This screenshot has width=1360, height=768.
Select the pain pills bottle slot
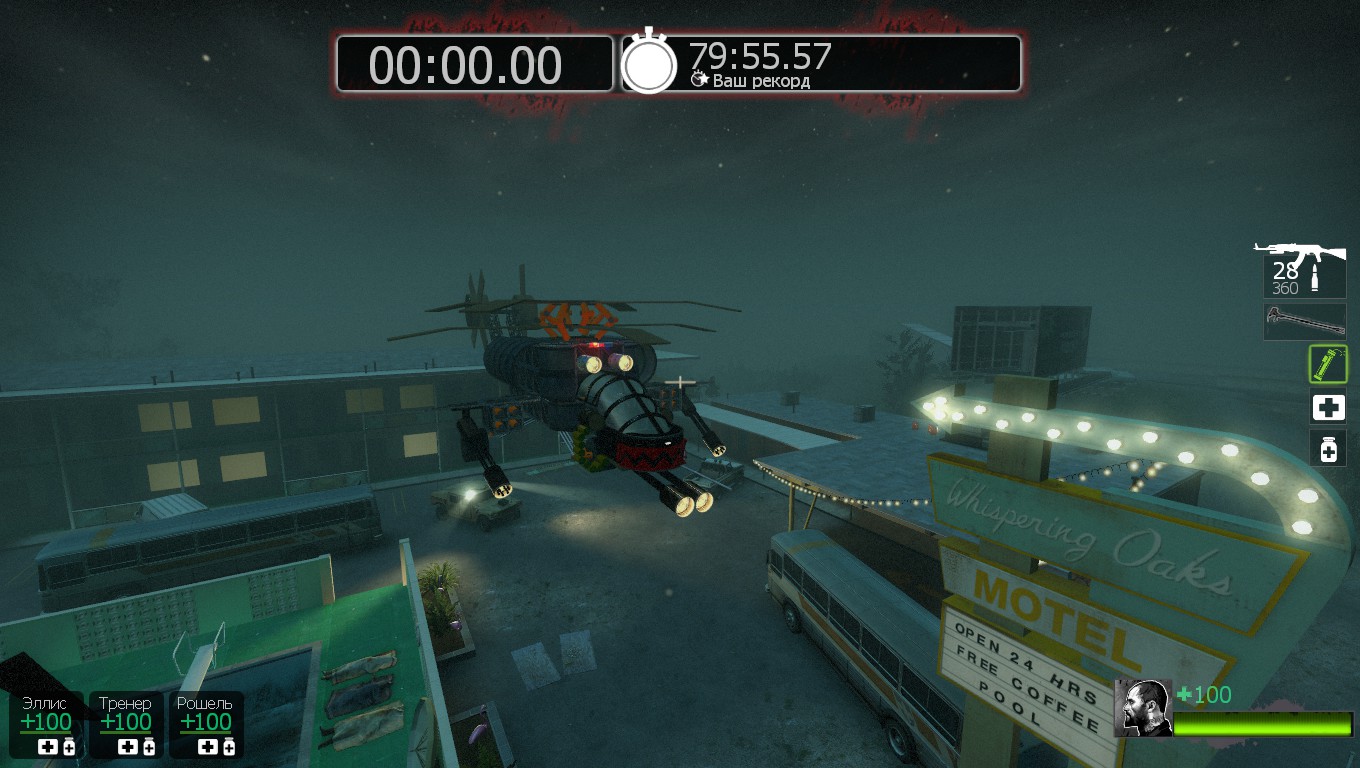pos(1328,449)
